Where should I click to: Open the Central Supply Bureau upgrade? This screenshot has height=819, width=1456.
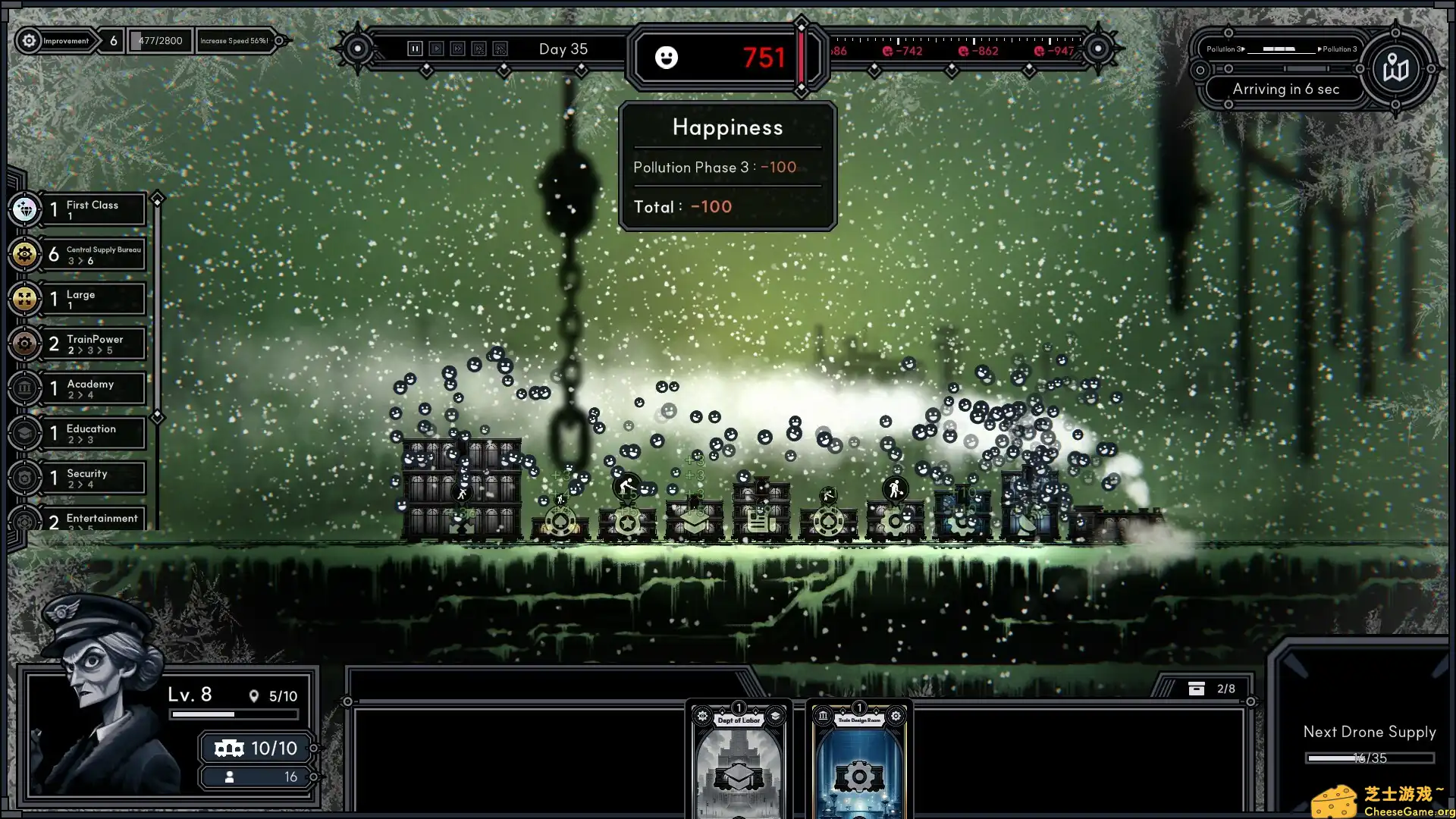(25, 254)
